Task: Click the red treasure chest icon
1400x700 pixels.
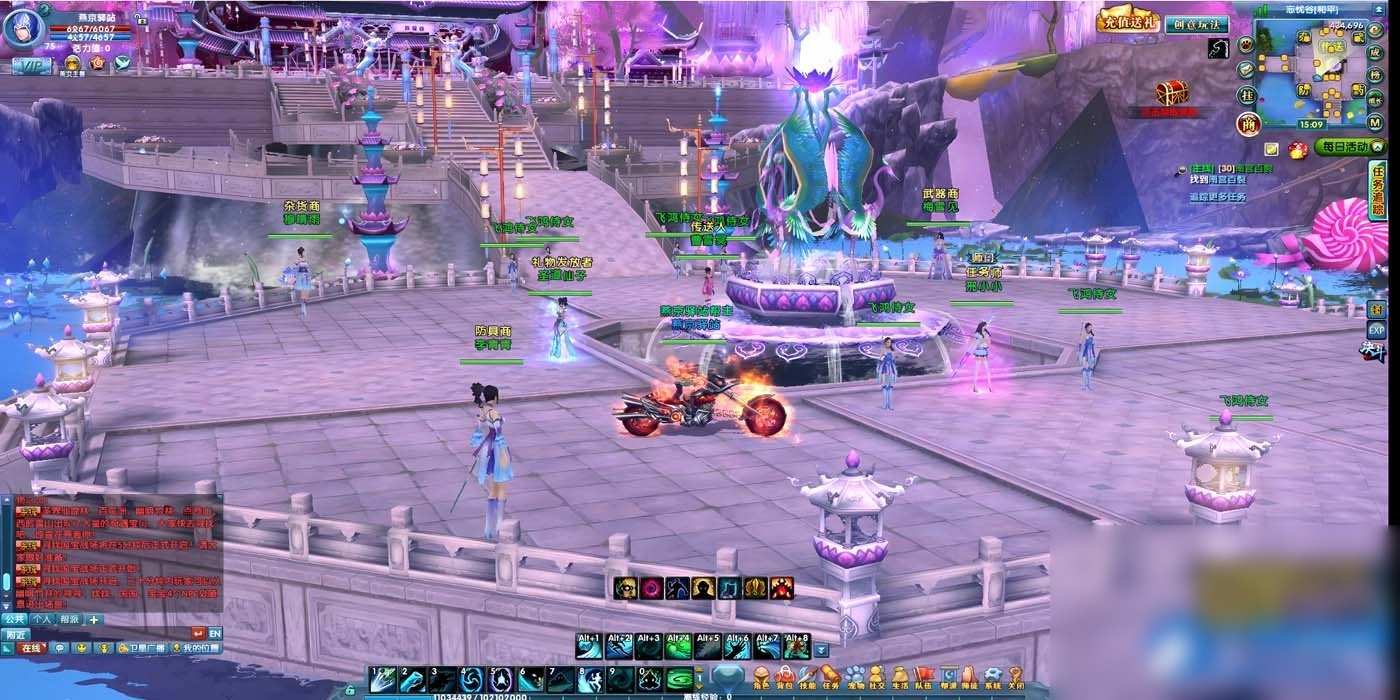Action: 1171,94
